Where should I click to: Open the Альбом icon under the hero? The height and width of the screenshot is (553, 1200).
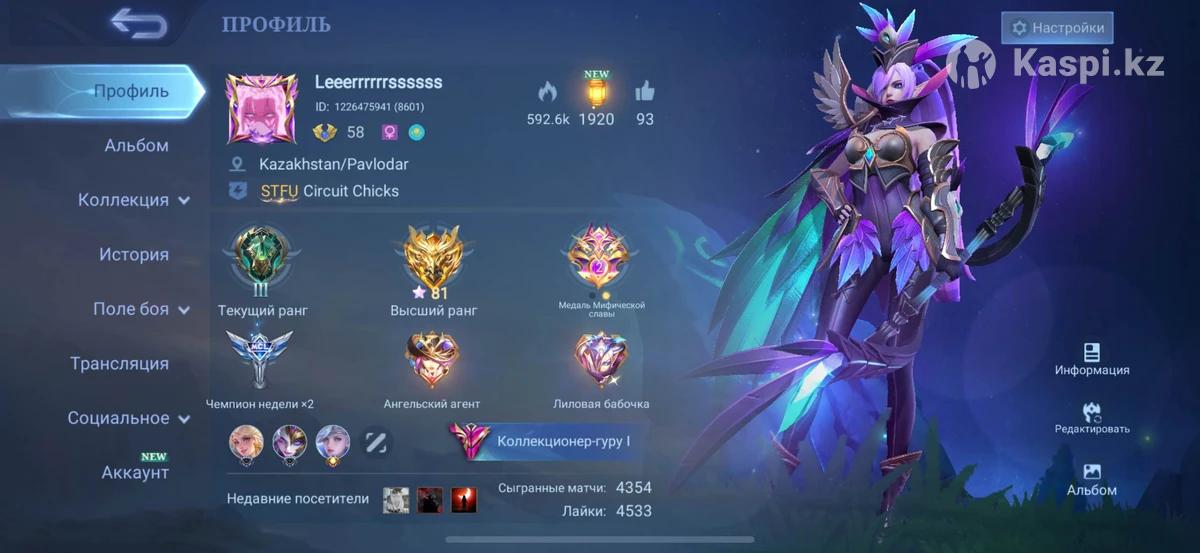1091,479
